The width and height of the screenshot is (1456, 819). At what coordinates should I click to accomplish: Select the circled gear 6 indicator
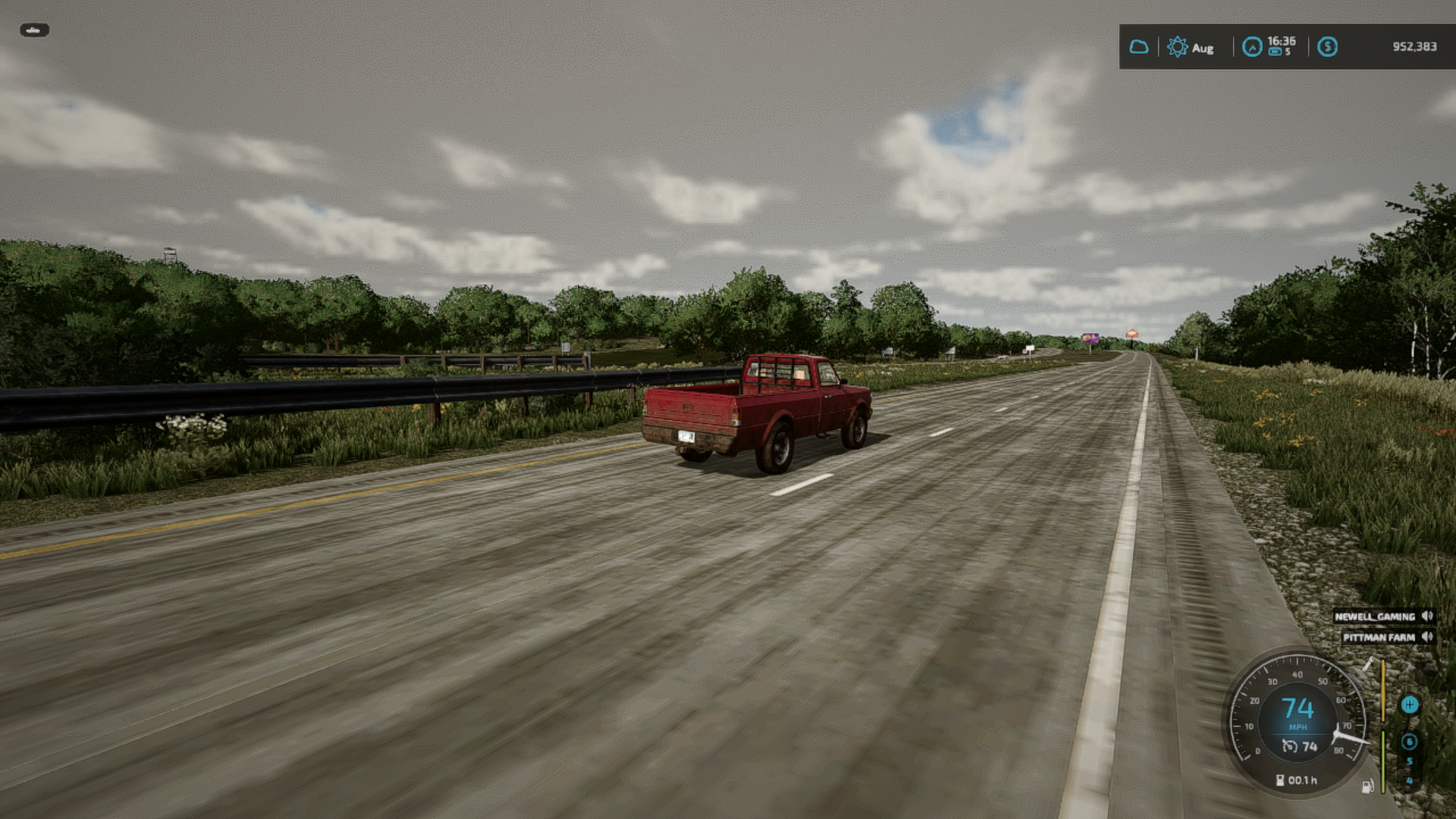click(x=1409, y=742)
